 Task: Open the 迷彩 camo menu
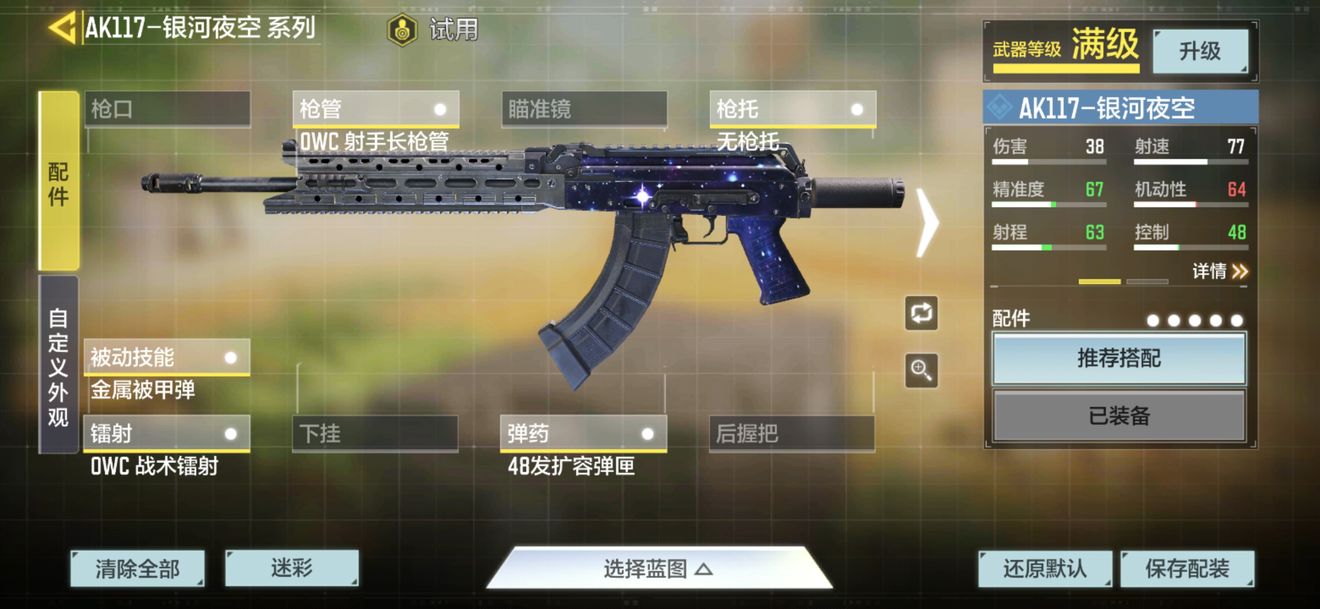point(292,568)
